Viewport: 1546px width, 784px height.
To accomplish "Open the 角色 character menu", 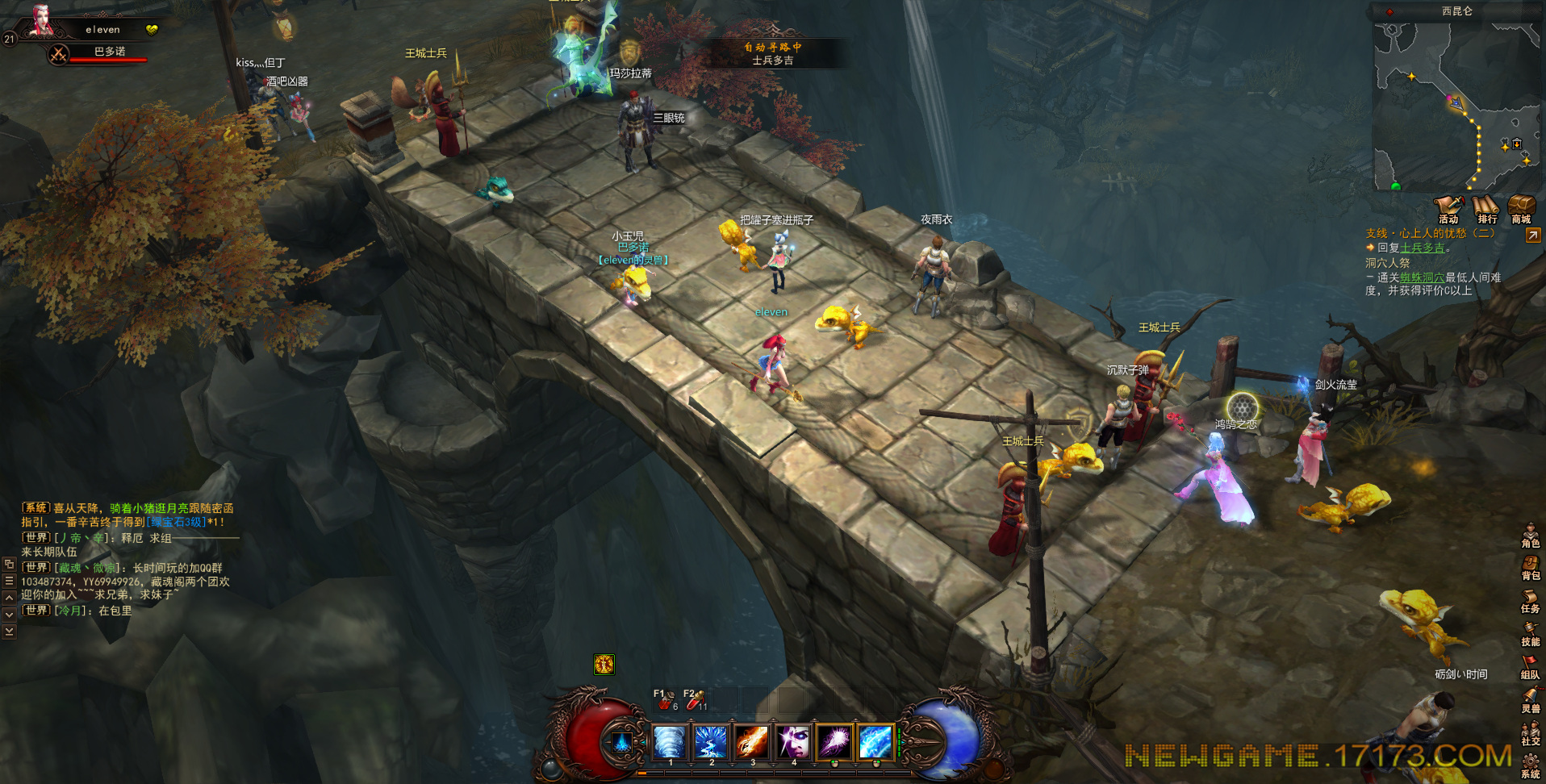I will click(1530, 535).
